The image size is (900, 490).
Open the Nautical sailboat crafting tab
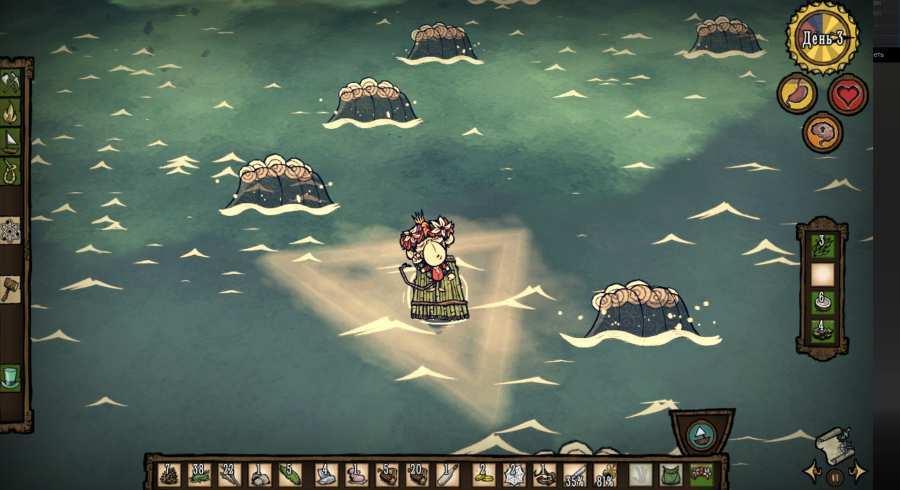pyautogui.click(x=11, y=141)
